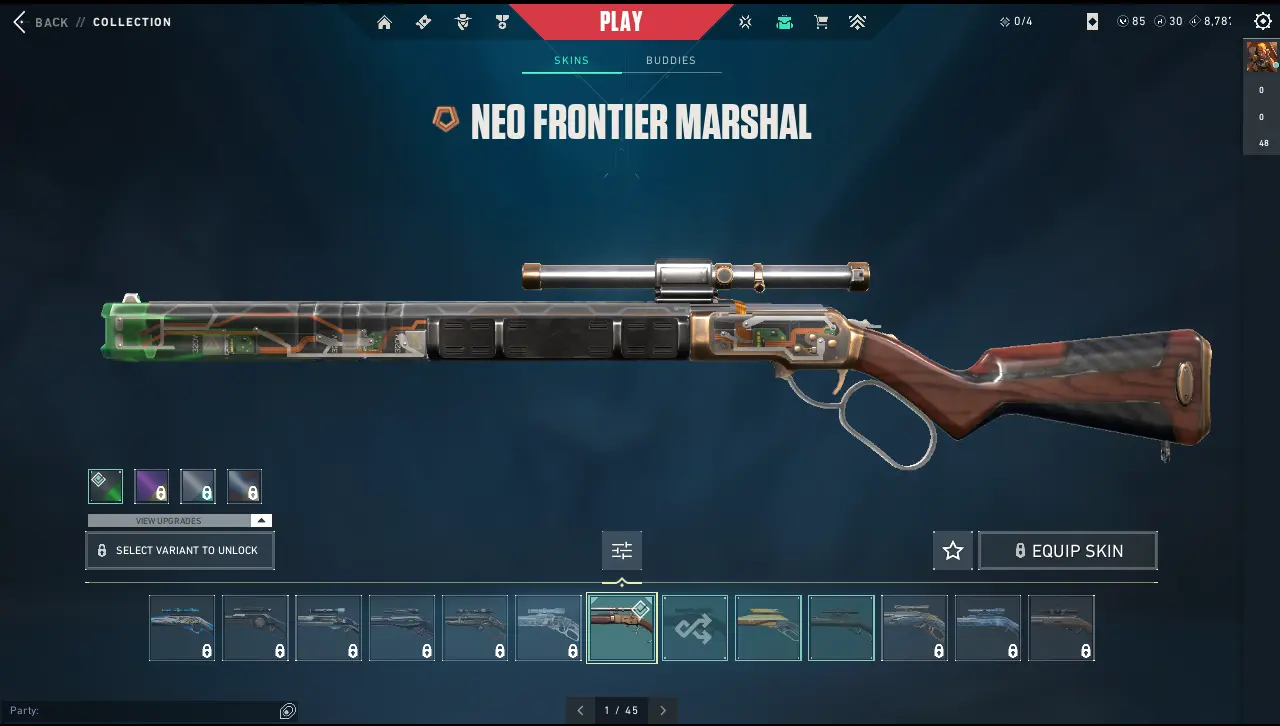The width and height of the screenshot is (1280, 726).
Task: Switch to the Skins tab
Action: click(572, 60)
